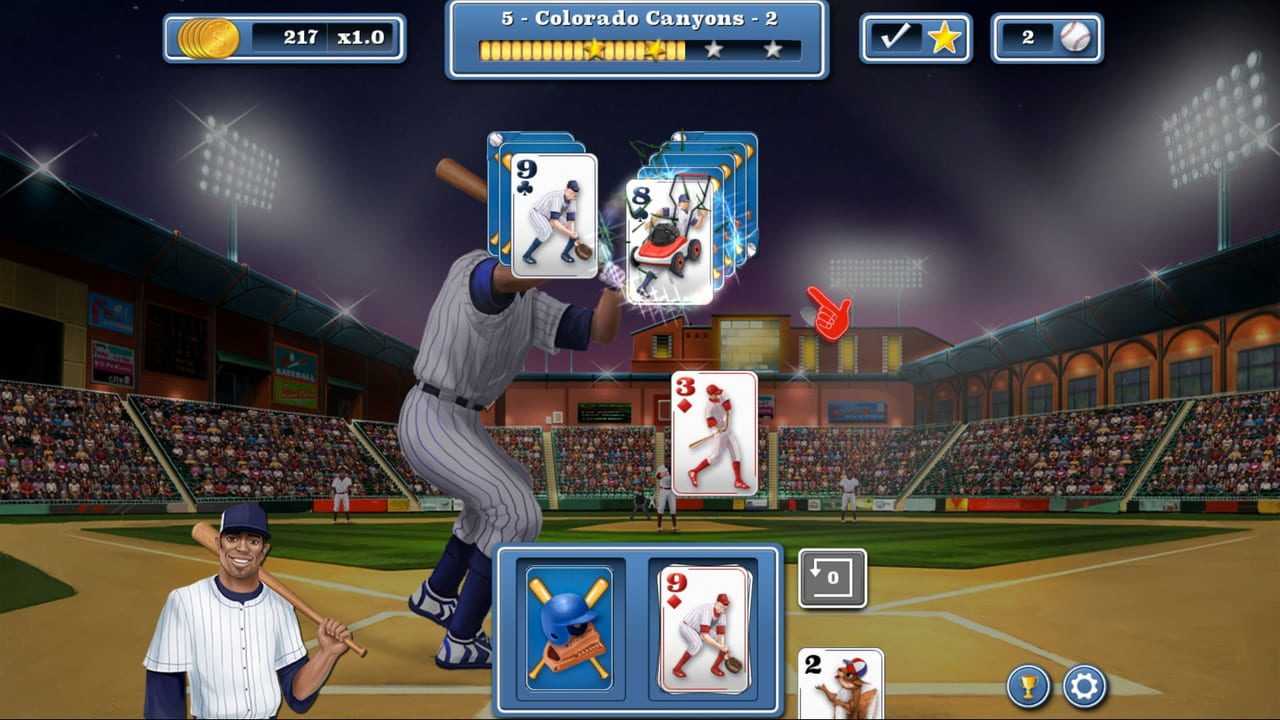Pick the 3 of diamonds card
This screenshot has height=720, width=1280.
click(x=714, y=433)
